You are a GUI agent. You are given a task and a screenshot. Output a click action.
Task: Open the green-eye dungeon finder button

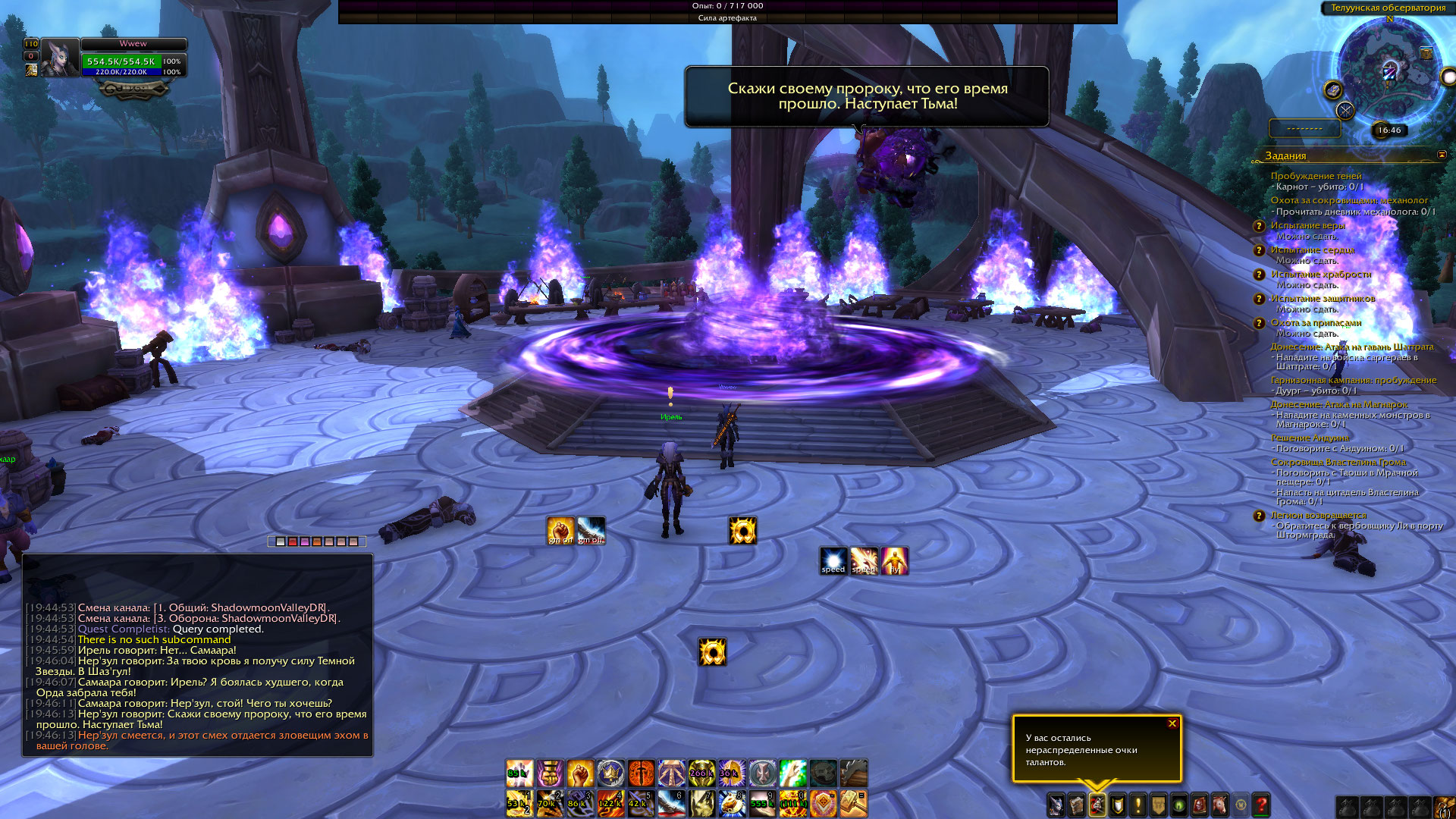1179,805
